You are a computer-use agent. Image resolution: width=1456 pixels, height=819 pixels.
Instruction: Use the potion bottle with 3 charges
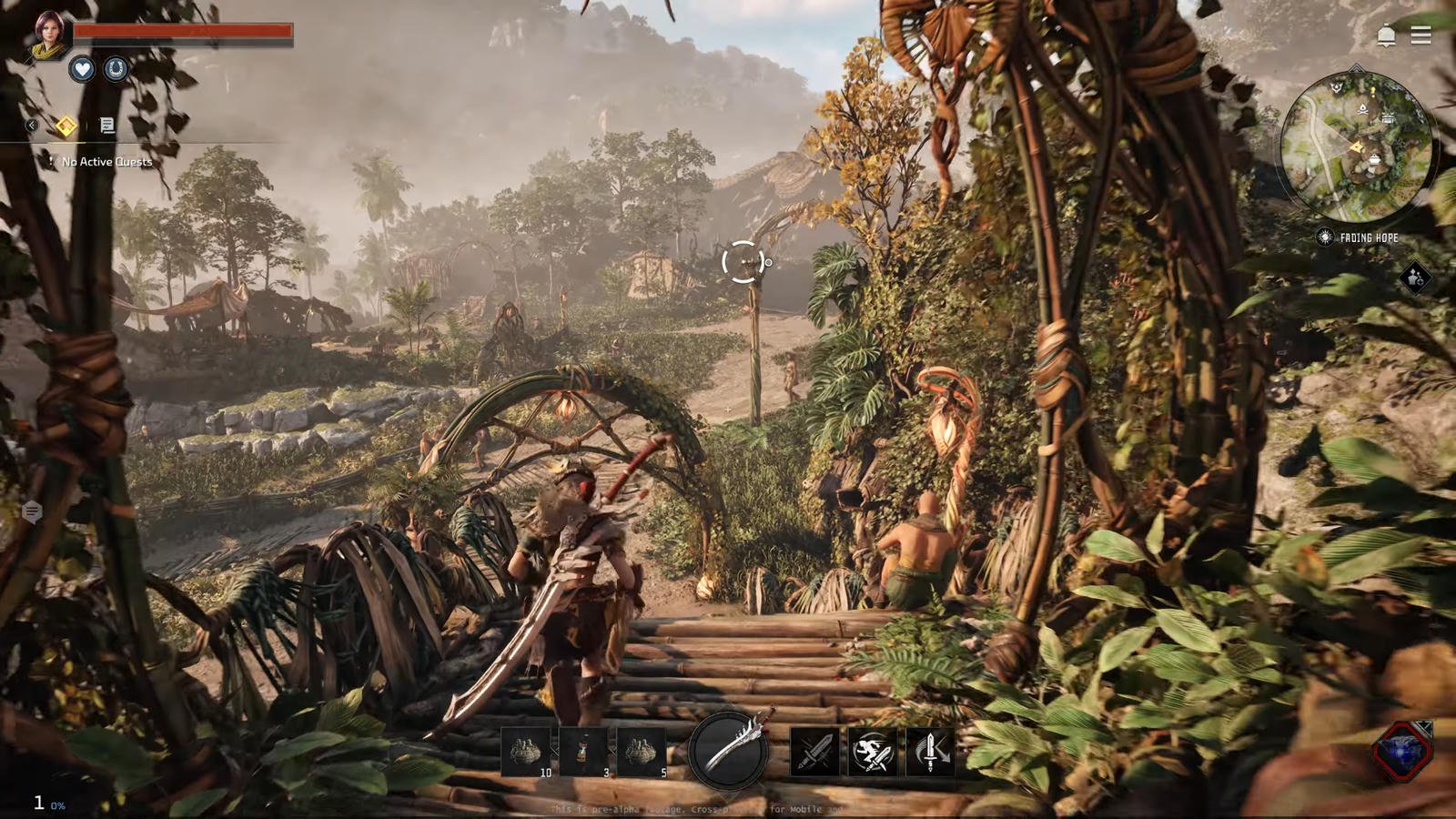click(x=583, y=752)
